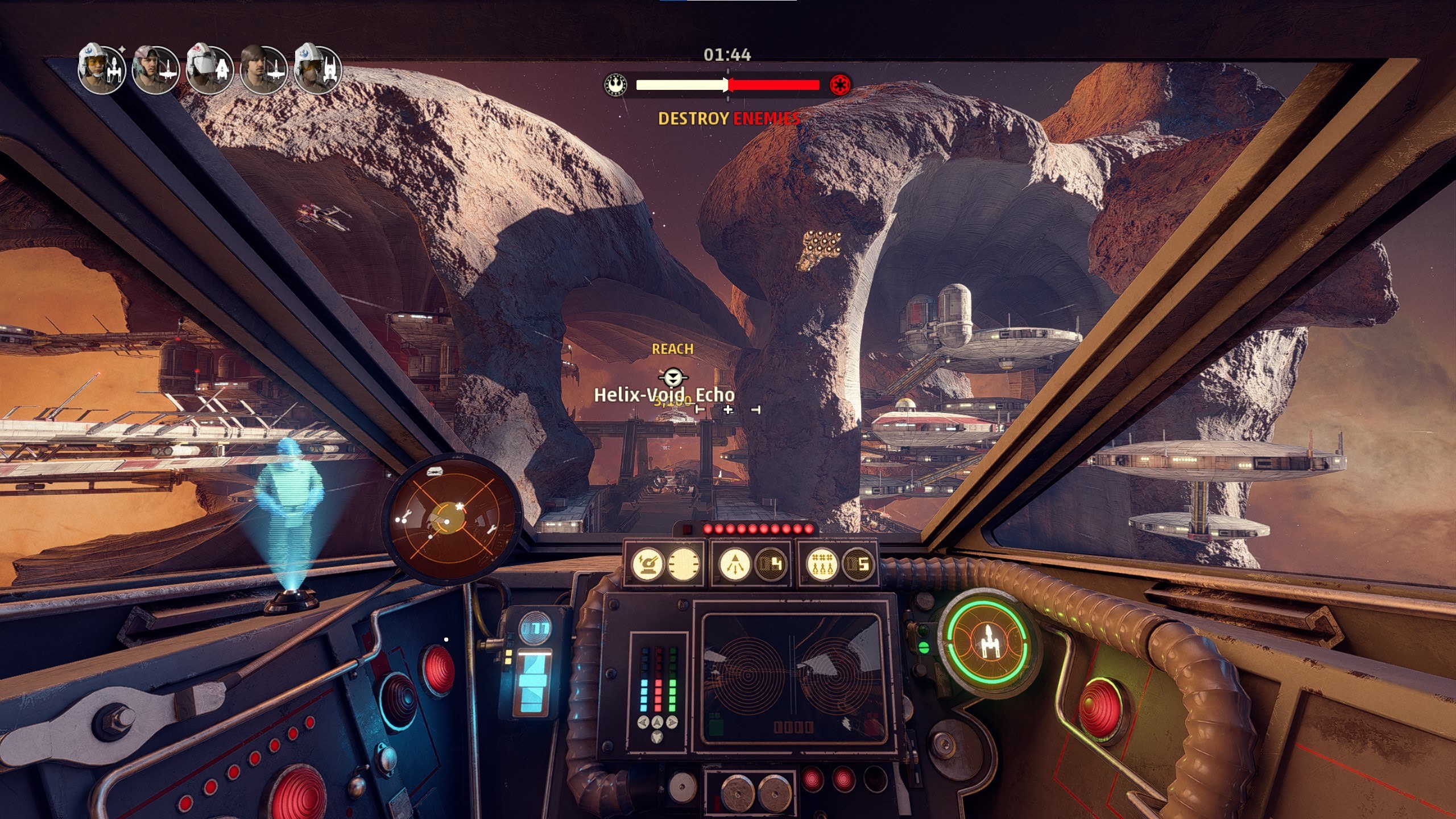Select the squadmate portrait with red-marked helmet

click(209, 69)
